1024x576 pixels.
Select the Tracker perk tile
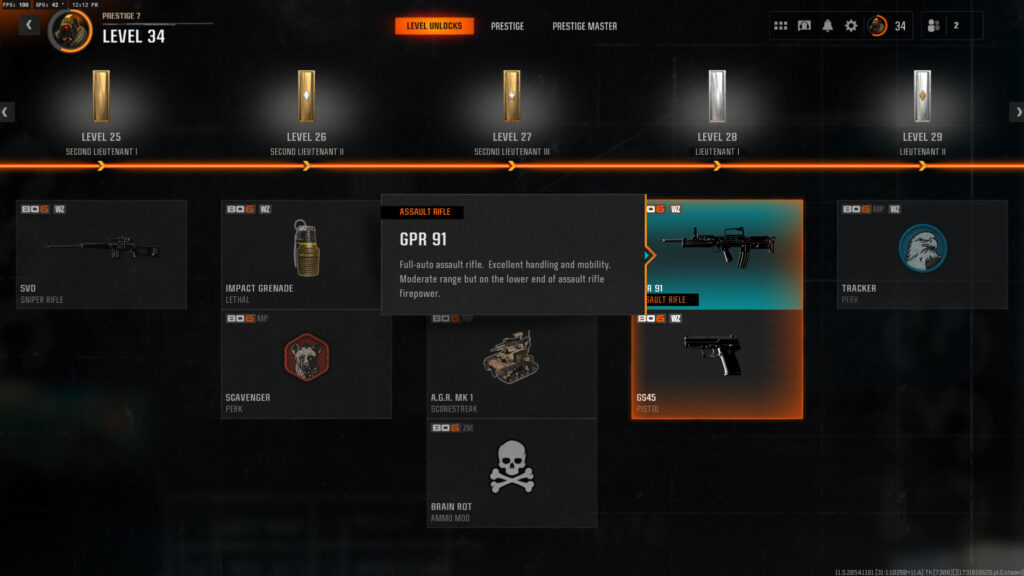pyautogui.click(x=922, y=254)
